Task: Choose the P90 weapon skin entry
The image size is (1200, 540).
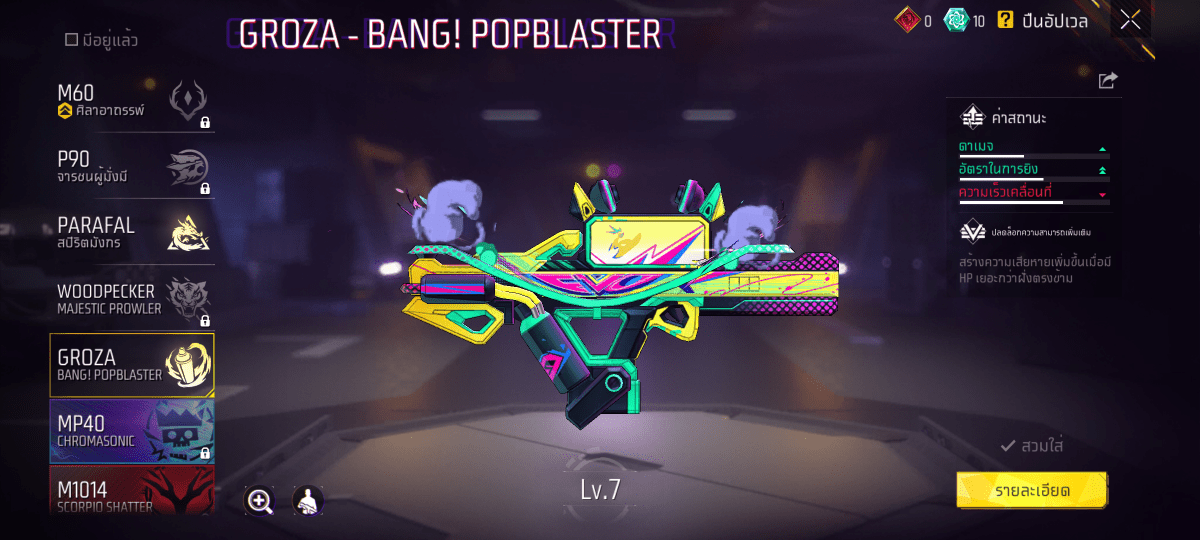Action: 132,168
